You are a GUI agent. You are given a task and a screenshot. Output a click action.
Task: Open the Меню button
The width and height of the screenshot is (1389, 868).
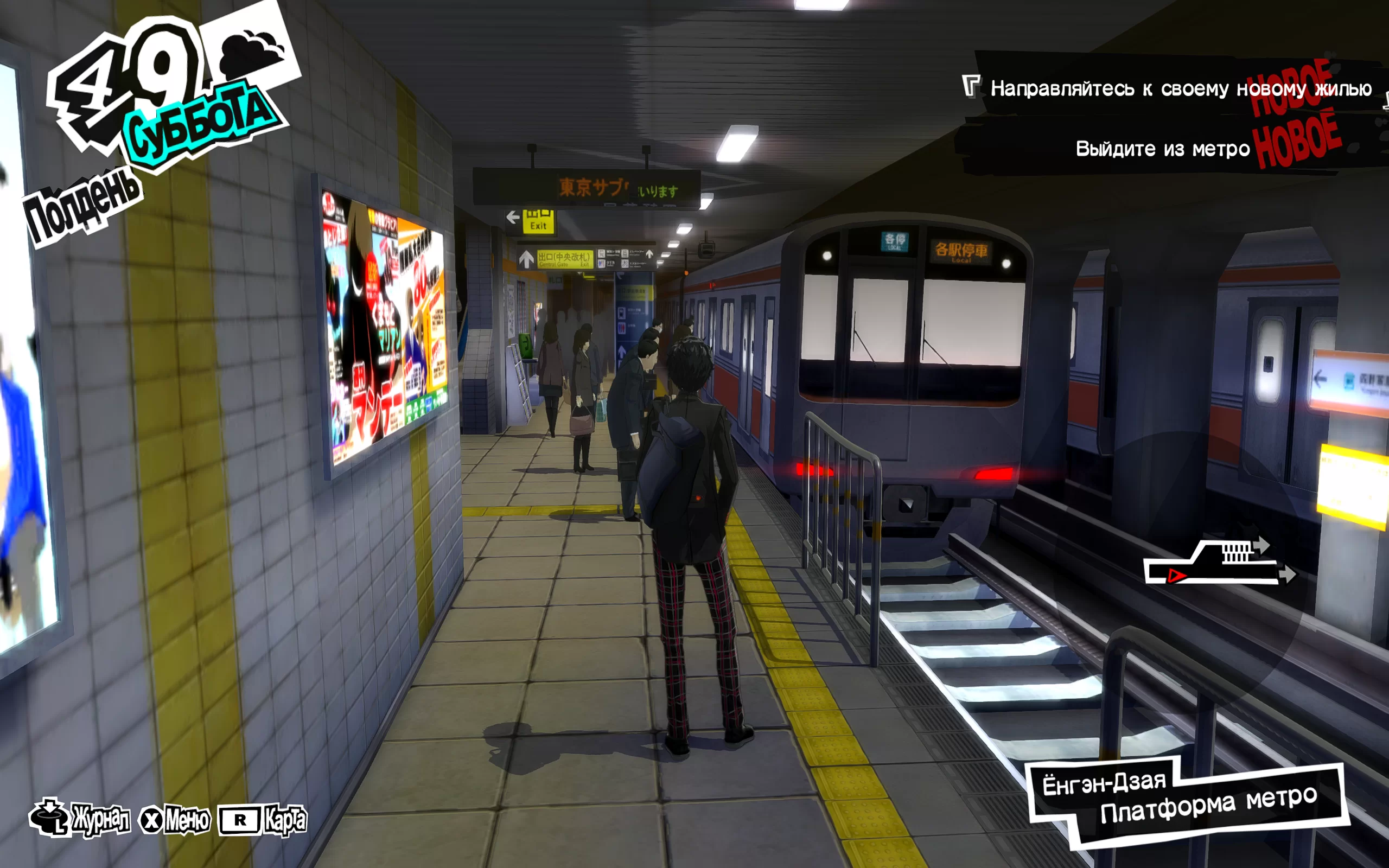[x=175, y=820]
